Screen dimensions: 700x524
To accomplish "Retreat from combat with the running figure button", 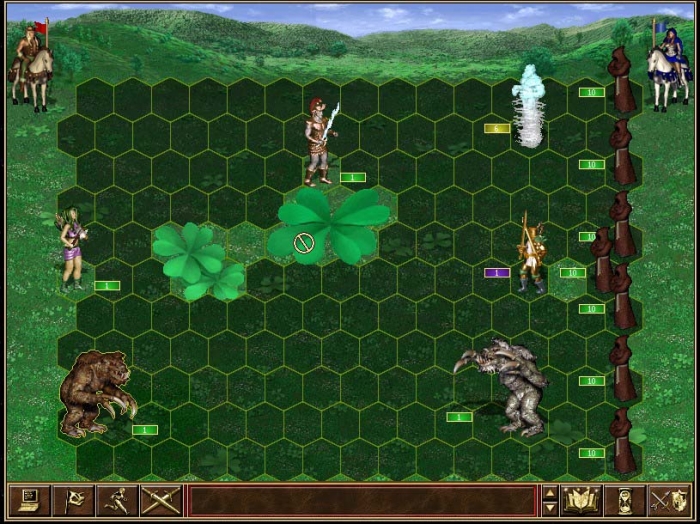I will pos(115,499).
